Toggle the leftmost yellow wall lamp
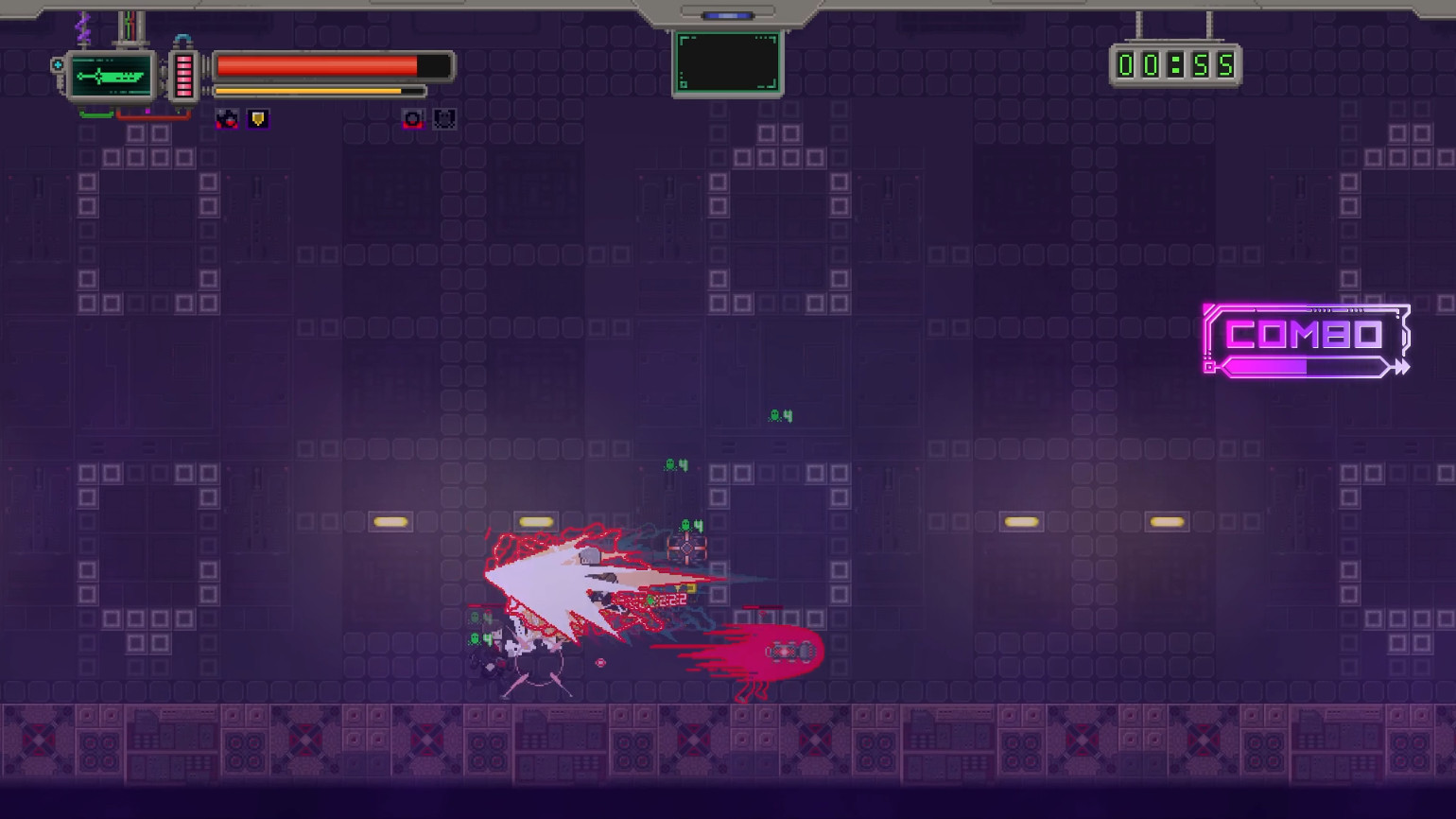This screenshot has width=1456, height=819. (x=391, y=520)
